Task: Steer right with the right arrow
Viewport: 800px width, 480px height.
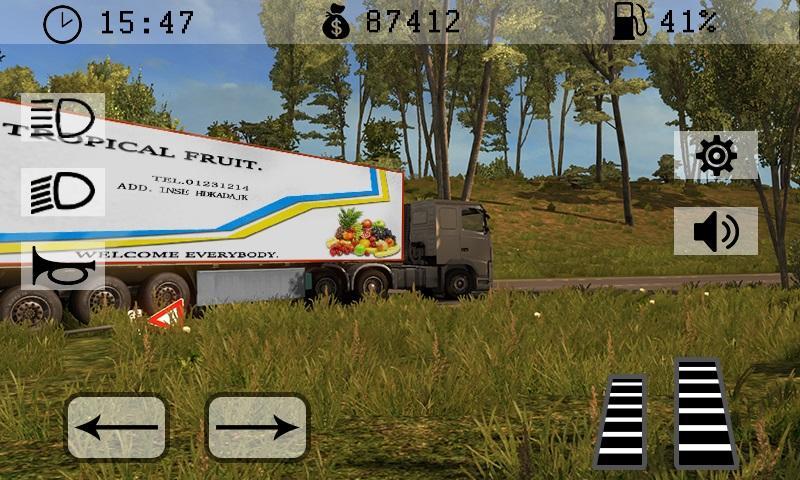Action: click(257, 427)
